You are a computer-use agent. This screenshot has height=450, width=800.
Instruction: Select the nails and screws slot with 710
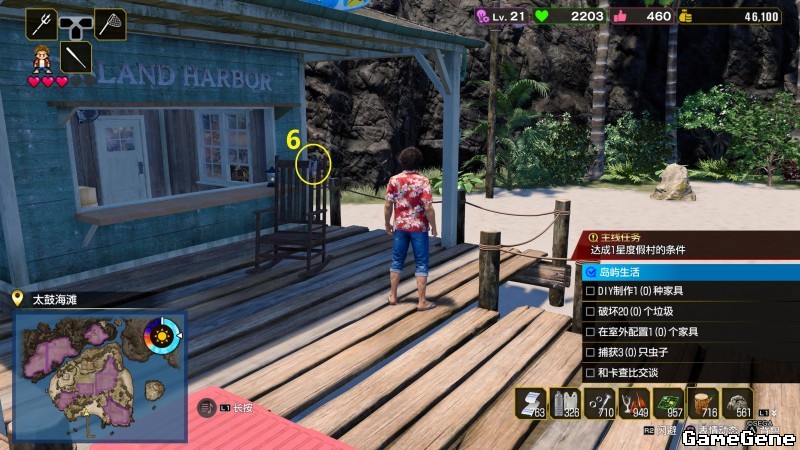pos(600,403)
